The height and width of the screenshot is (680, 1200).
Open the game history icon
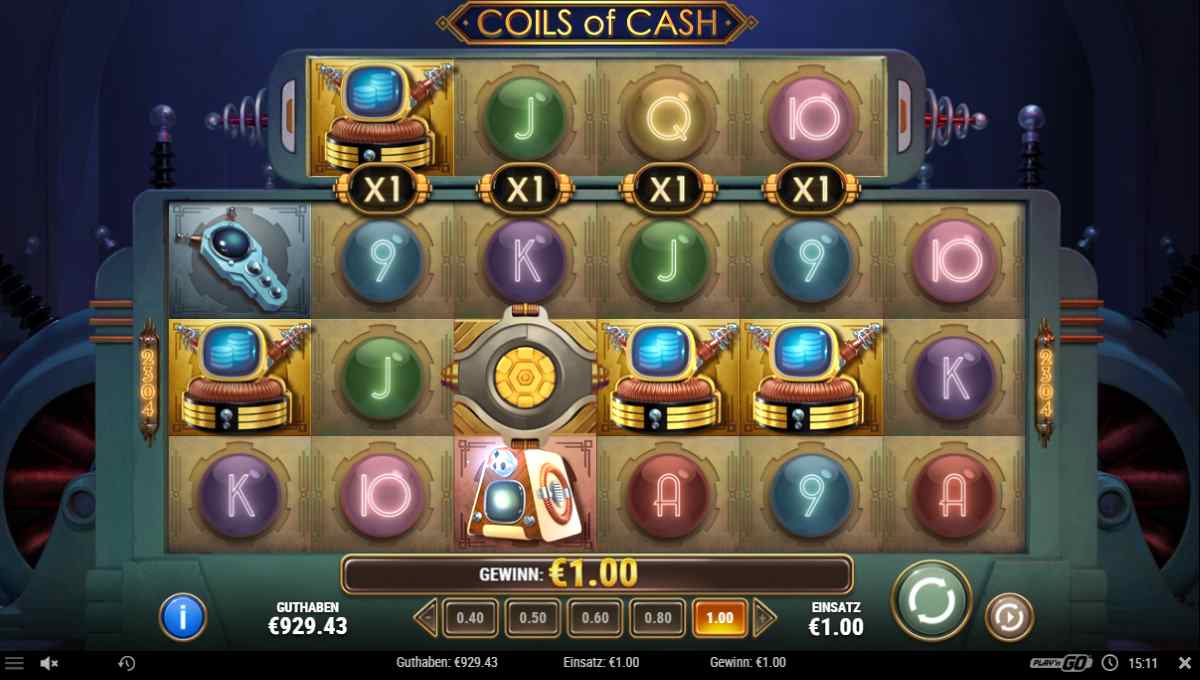pos(127,663)
